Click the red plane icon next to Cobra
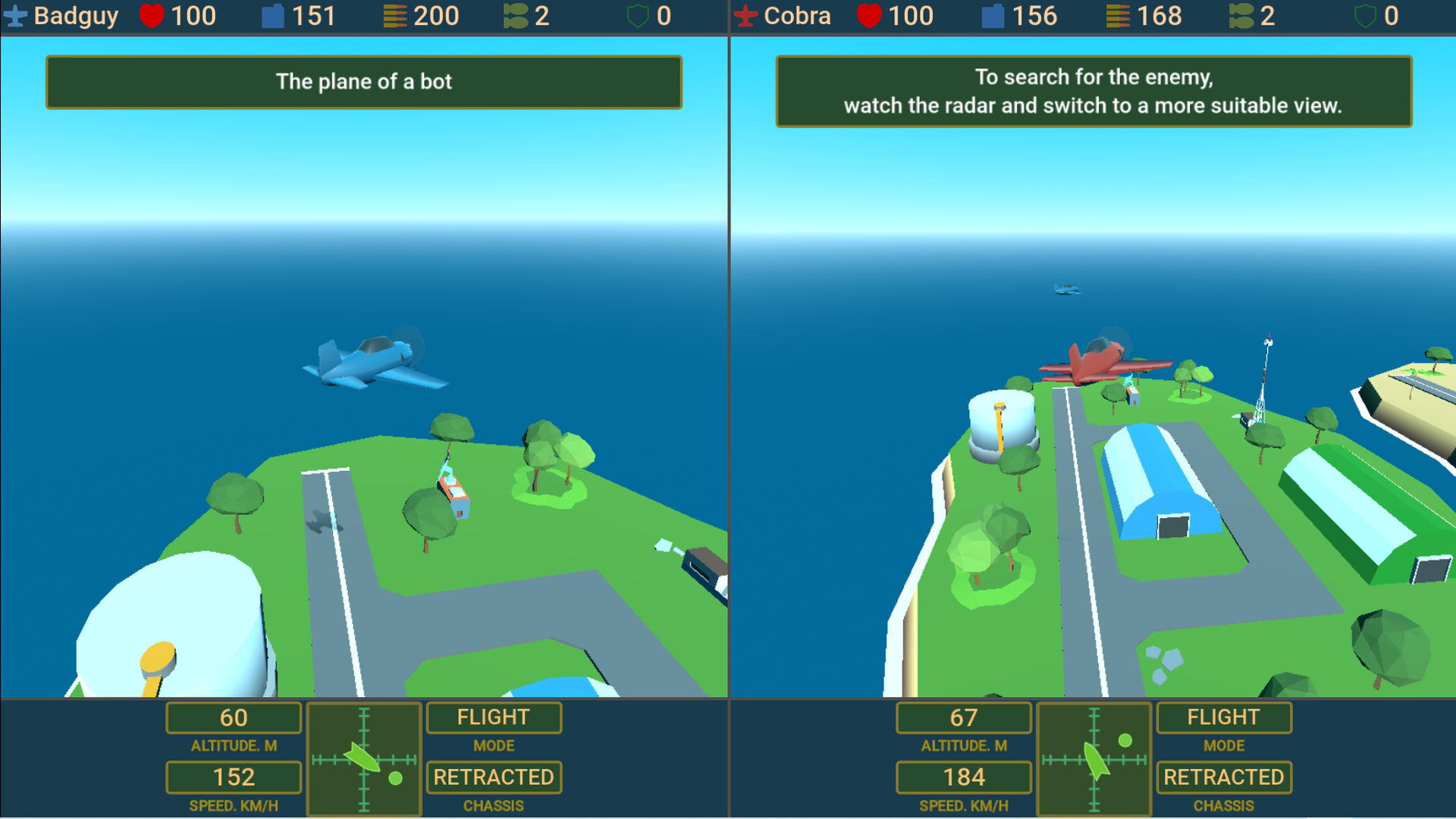The height and width of the screenshot is (819, 1456). coord(745,15)
